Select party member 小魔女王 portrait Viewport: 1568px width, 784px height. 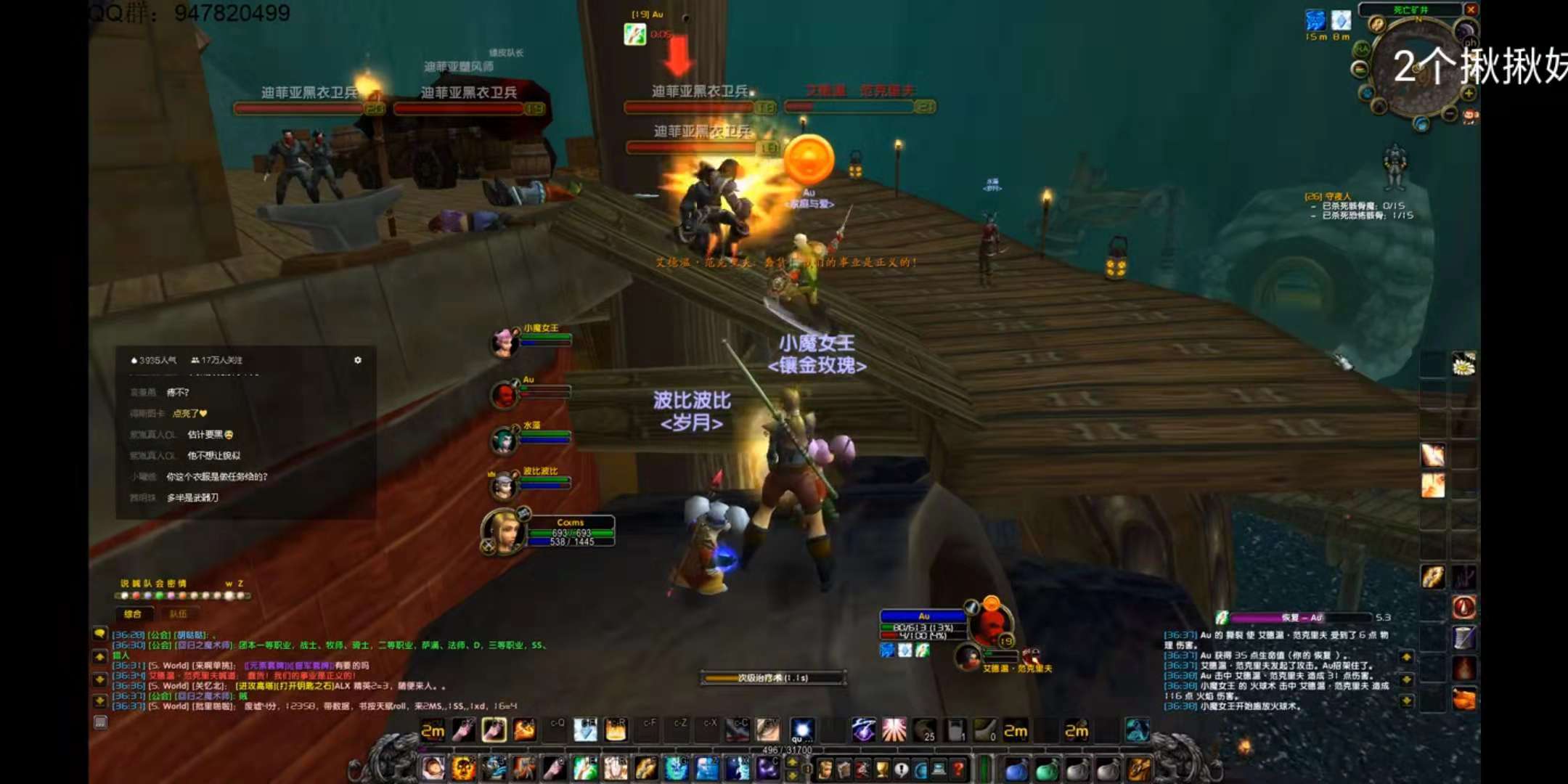pyautogui.click(x=503, y=342)
